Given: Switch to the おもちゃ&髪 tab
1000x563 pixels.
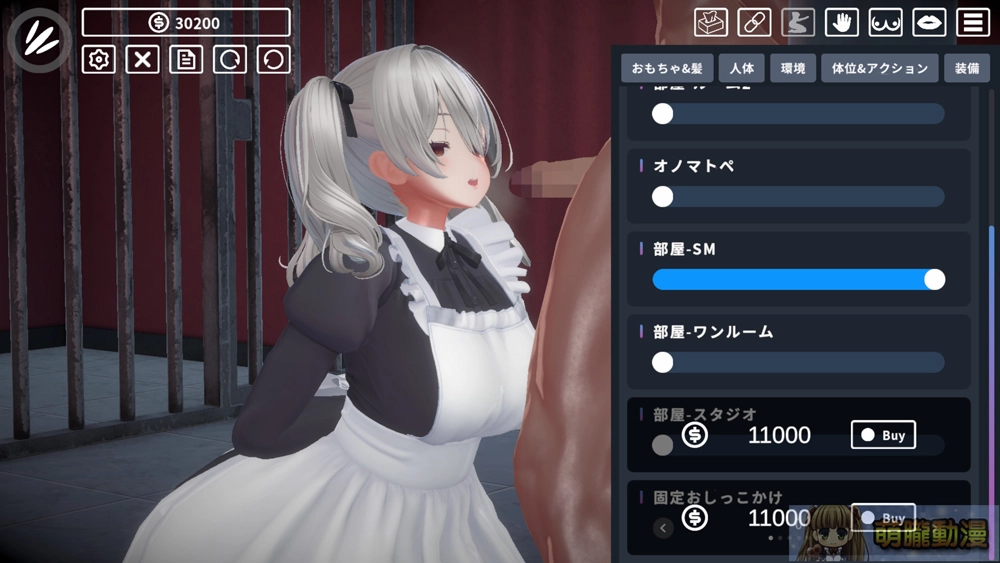Looking at the screenshot, I should click(666, 69).
